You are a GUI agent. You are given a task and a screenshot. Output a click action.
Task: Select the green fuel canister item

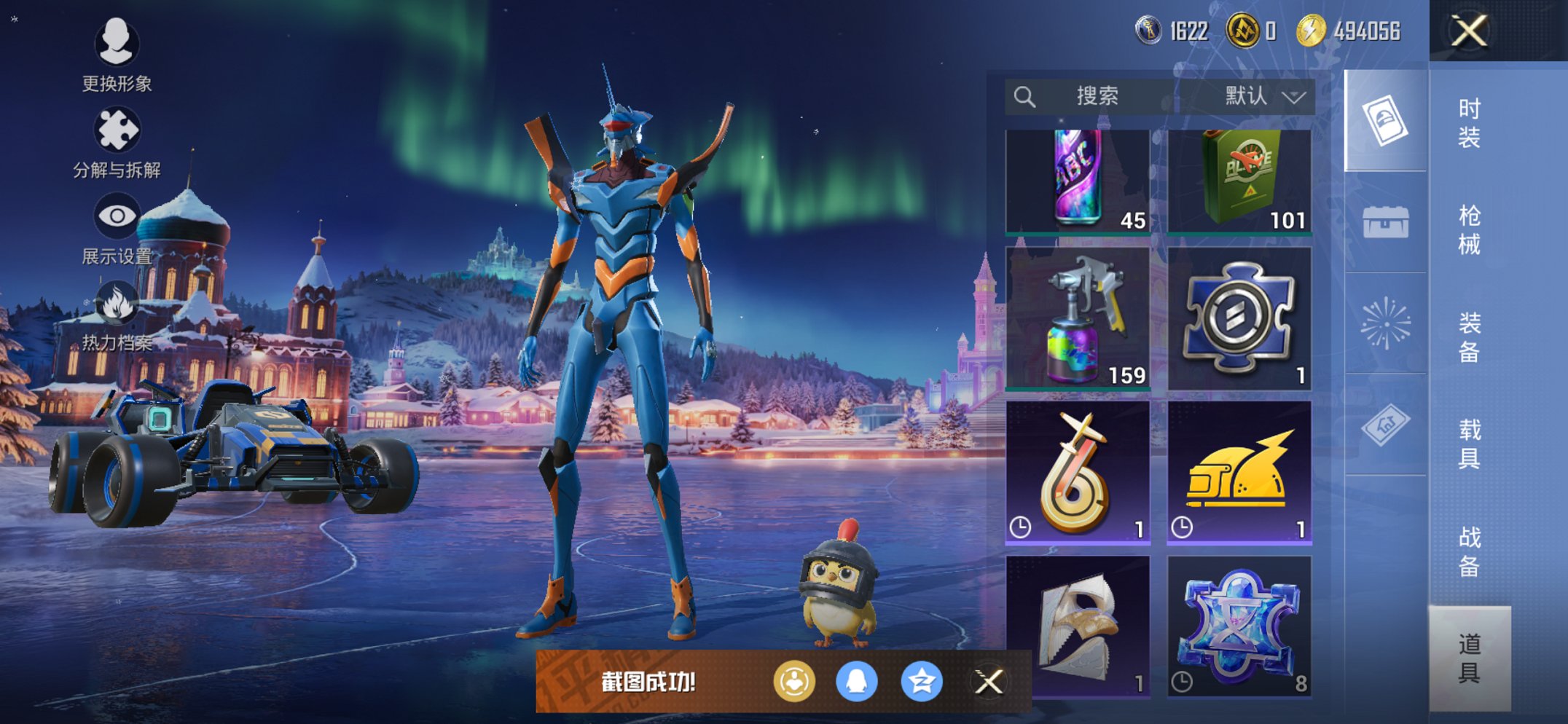pyautogui.click(x=1239, y=181)
